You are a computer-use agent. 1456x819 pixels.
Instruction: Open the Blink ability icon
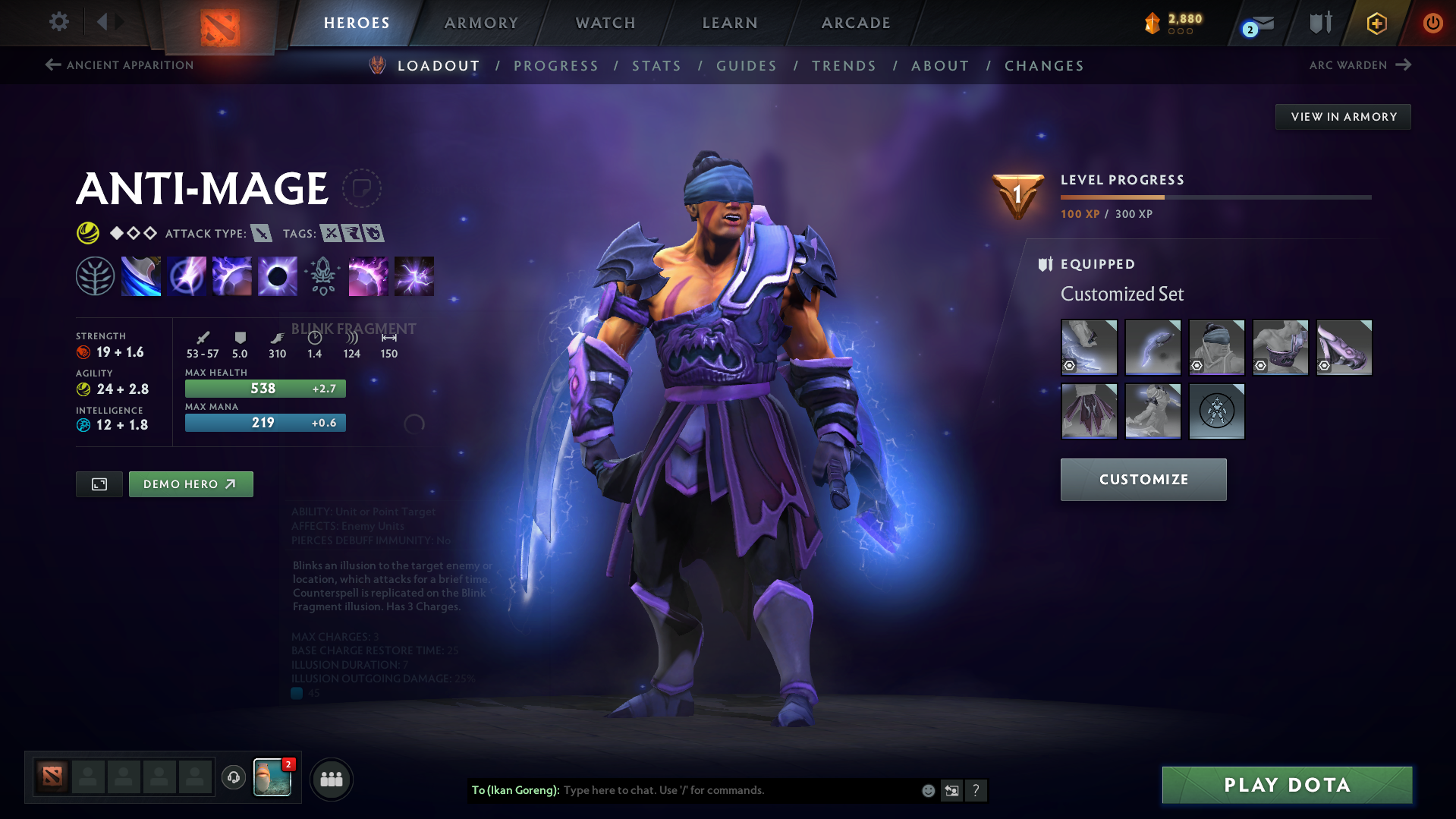click(x=187, y=276)
